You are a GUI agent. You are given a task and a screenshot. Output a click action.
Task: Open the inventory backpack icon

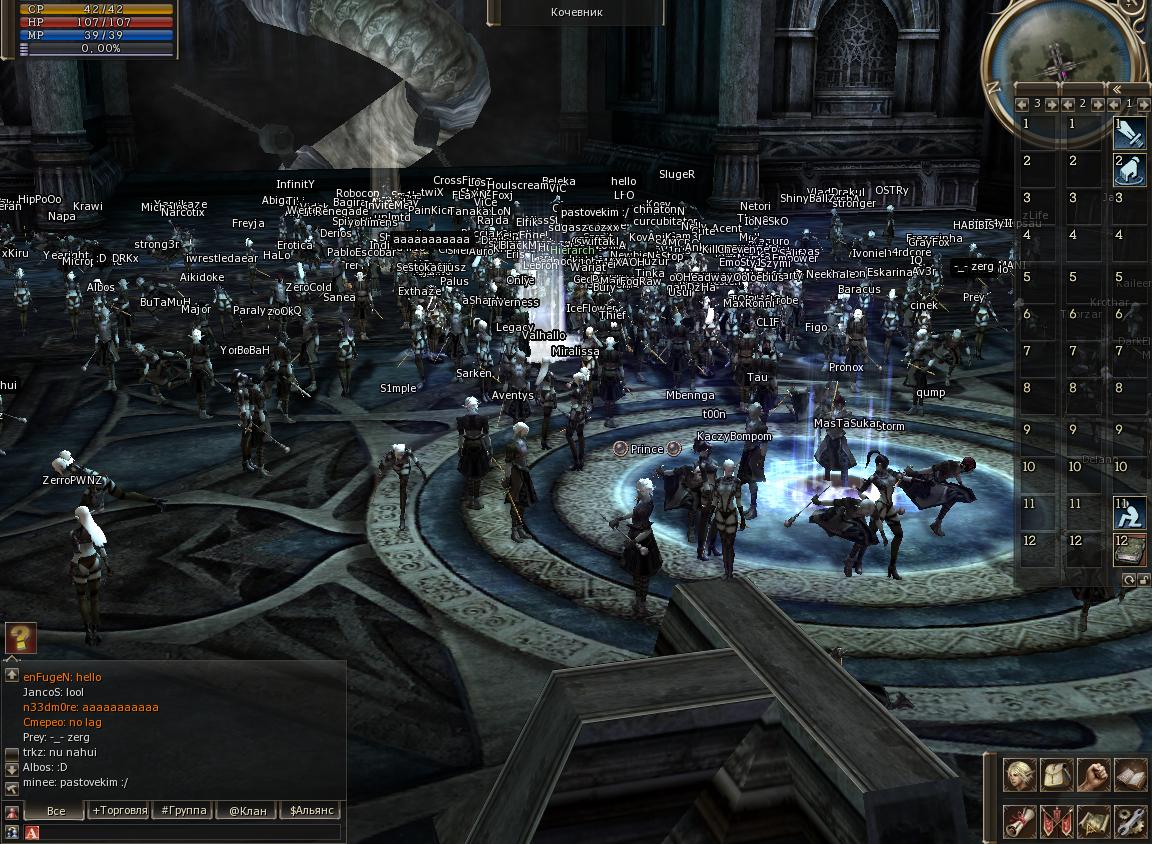(1057, 775)
